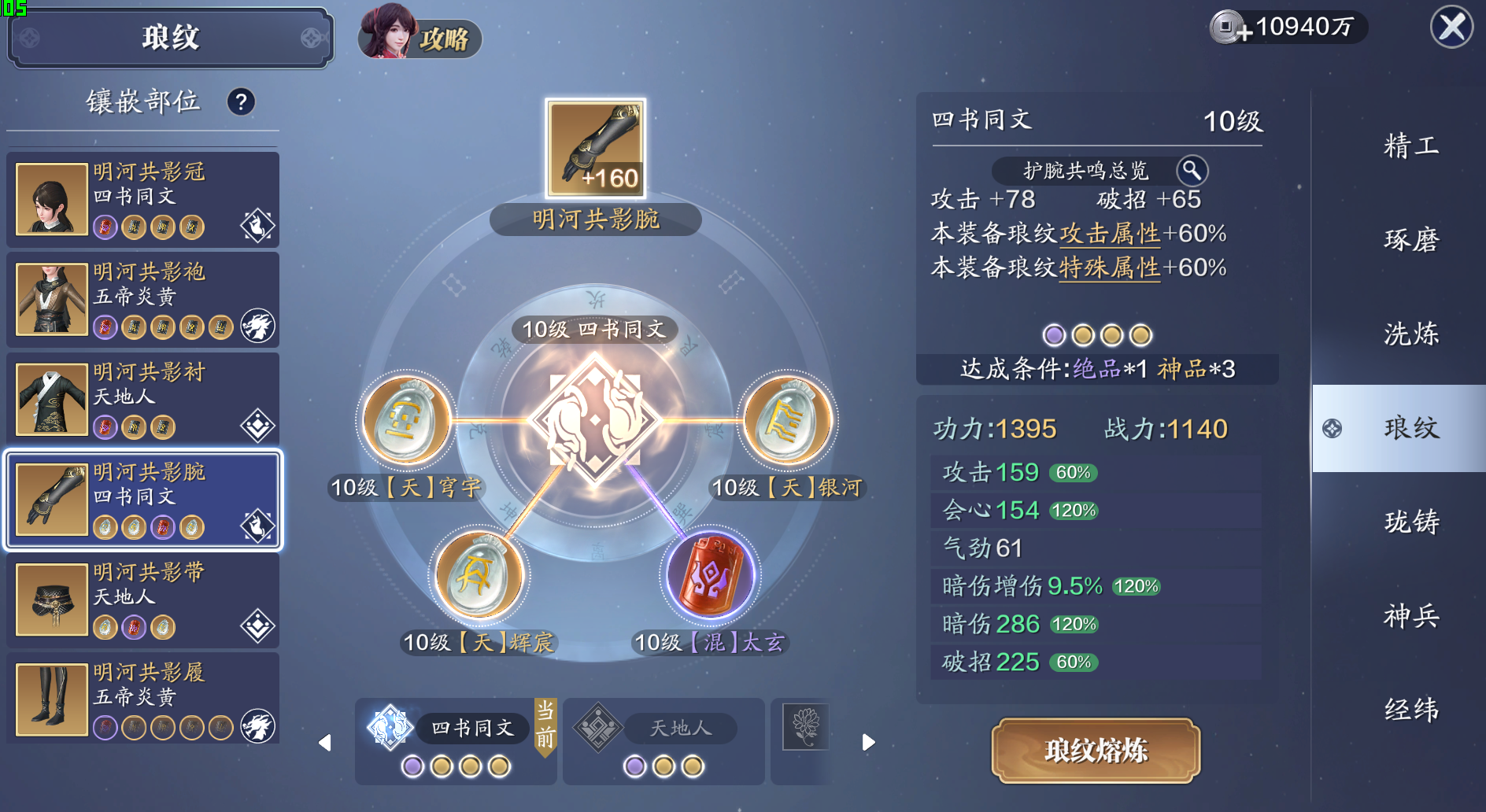The image size is (1486, 812).
Task: Select the red 【混】太玄 rune slot
Action: [710, 575]
